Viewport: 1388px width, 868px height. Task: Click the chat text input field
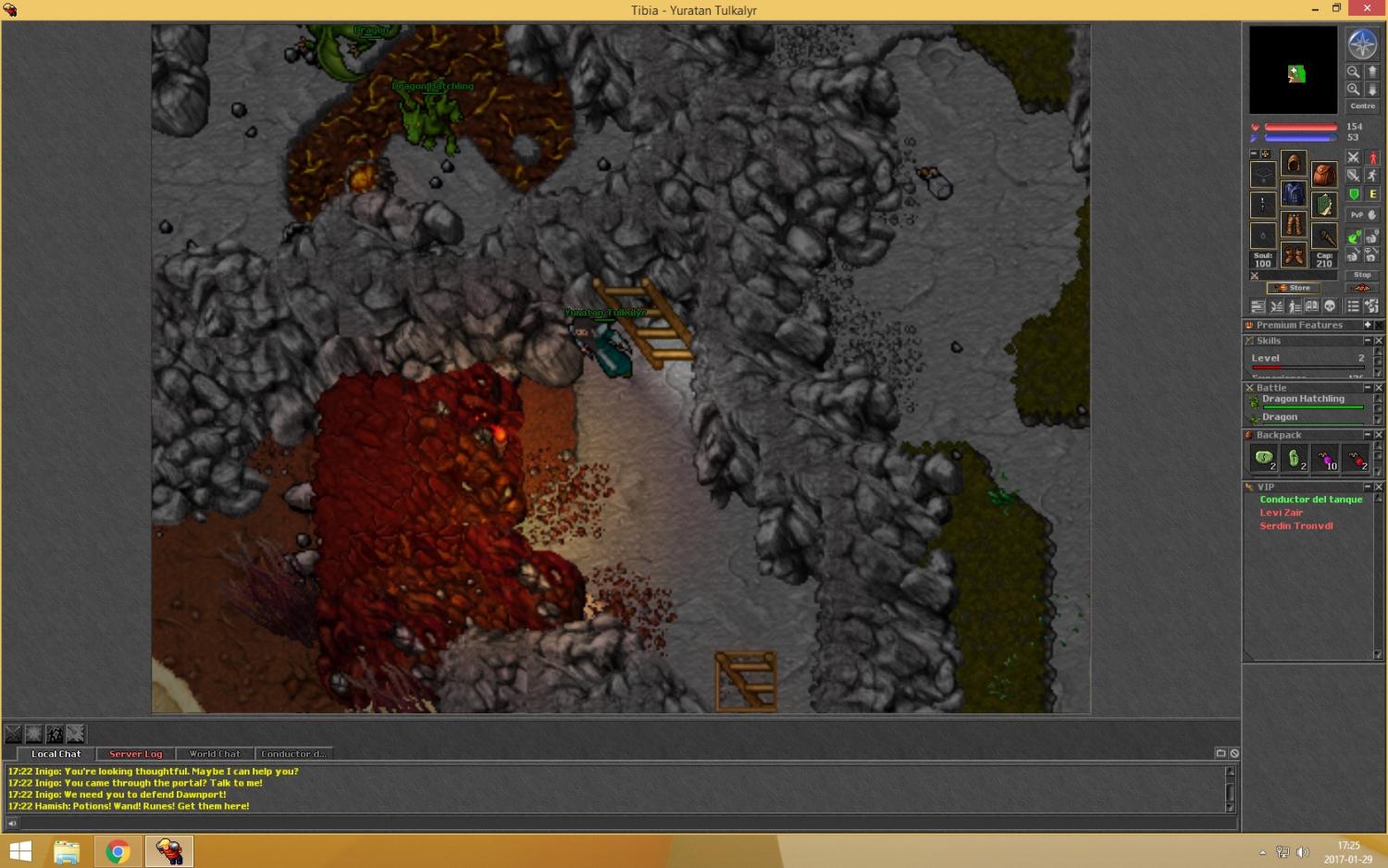[620, 823]
